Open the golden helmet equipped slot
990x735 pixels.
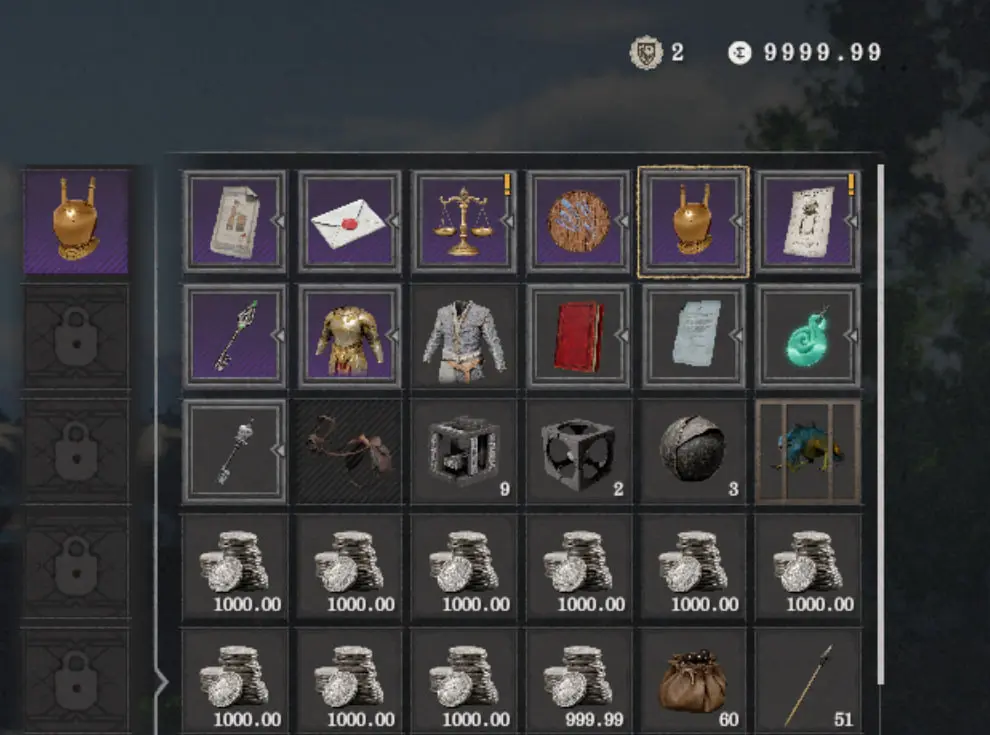click(x=77, y=221)
